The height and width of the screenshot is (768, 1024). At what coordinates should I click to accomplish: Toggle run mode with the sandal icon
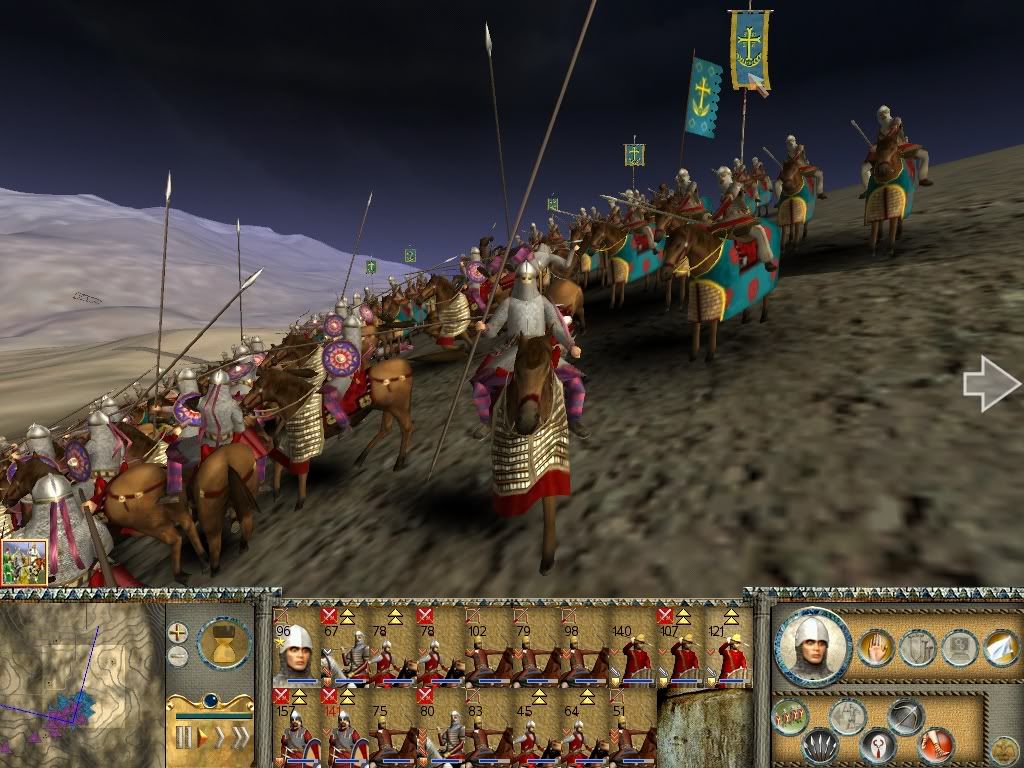pos(936,745)
